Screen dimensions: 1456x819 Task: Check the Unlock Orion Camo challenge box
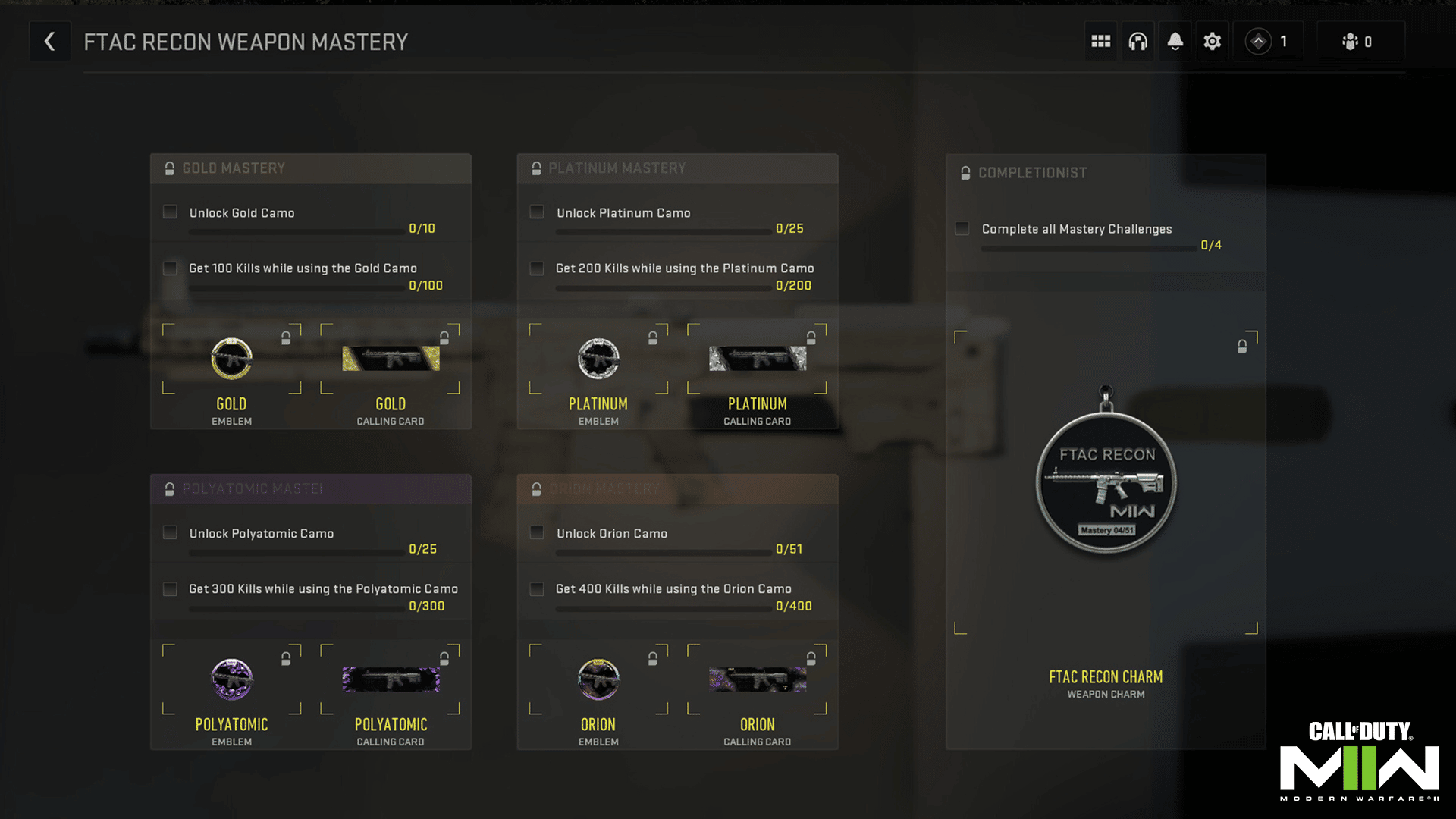(537, 533)
